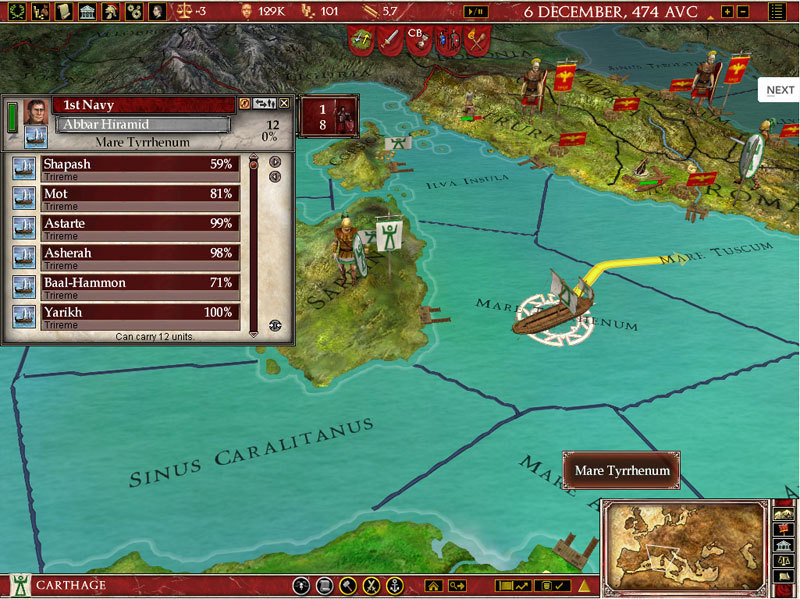Select the Mot trireme row
The width and height of the screenshot is (800, 599).
138,197
